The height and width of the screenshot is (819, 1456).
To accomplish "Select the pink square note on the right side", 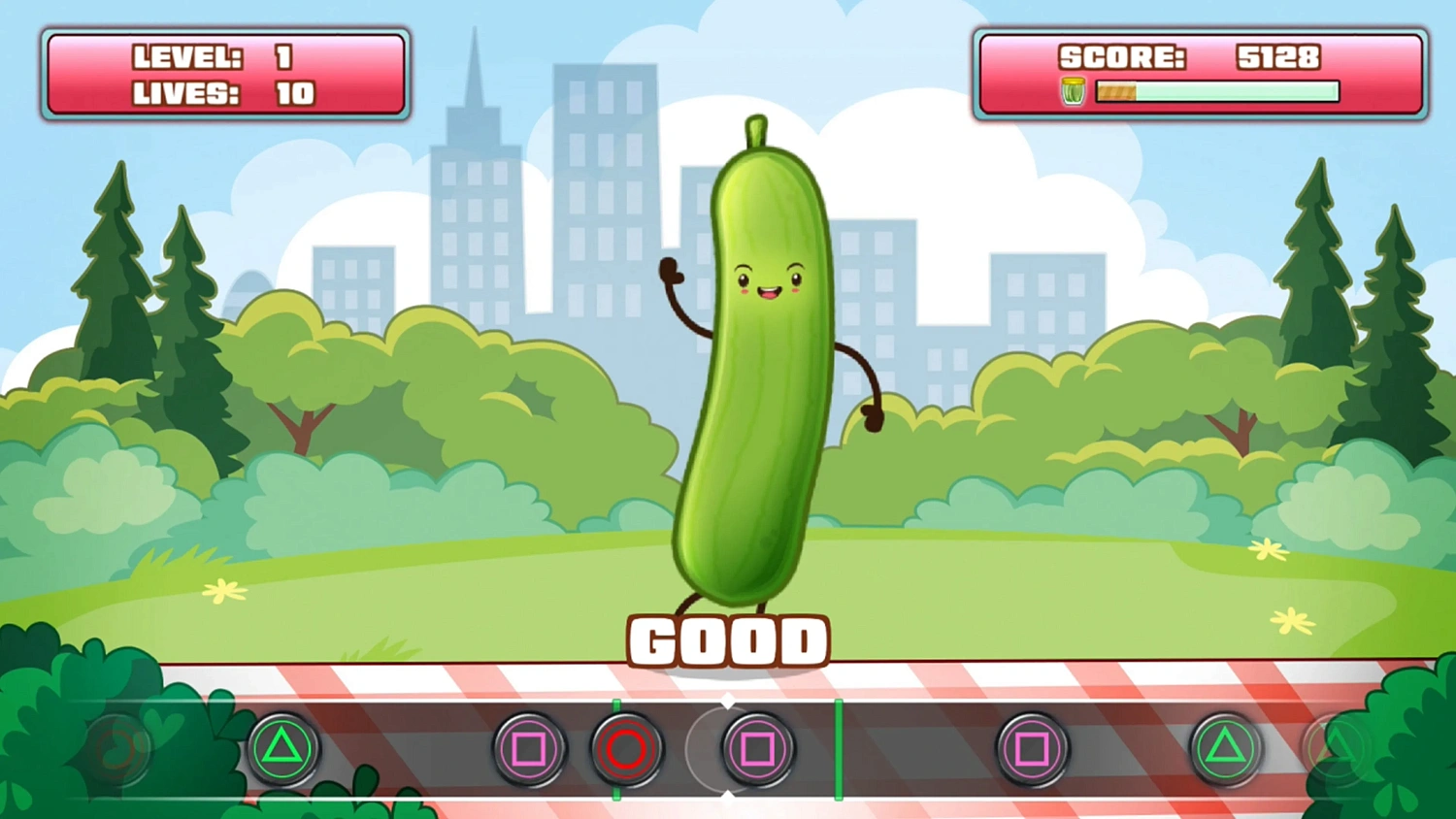I will (1031, 749).
